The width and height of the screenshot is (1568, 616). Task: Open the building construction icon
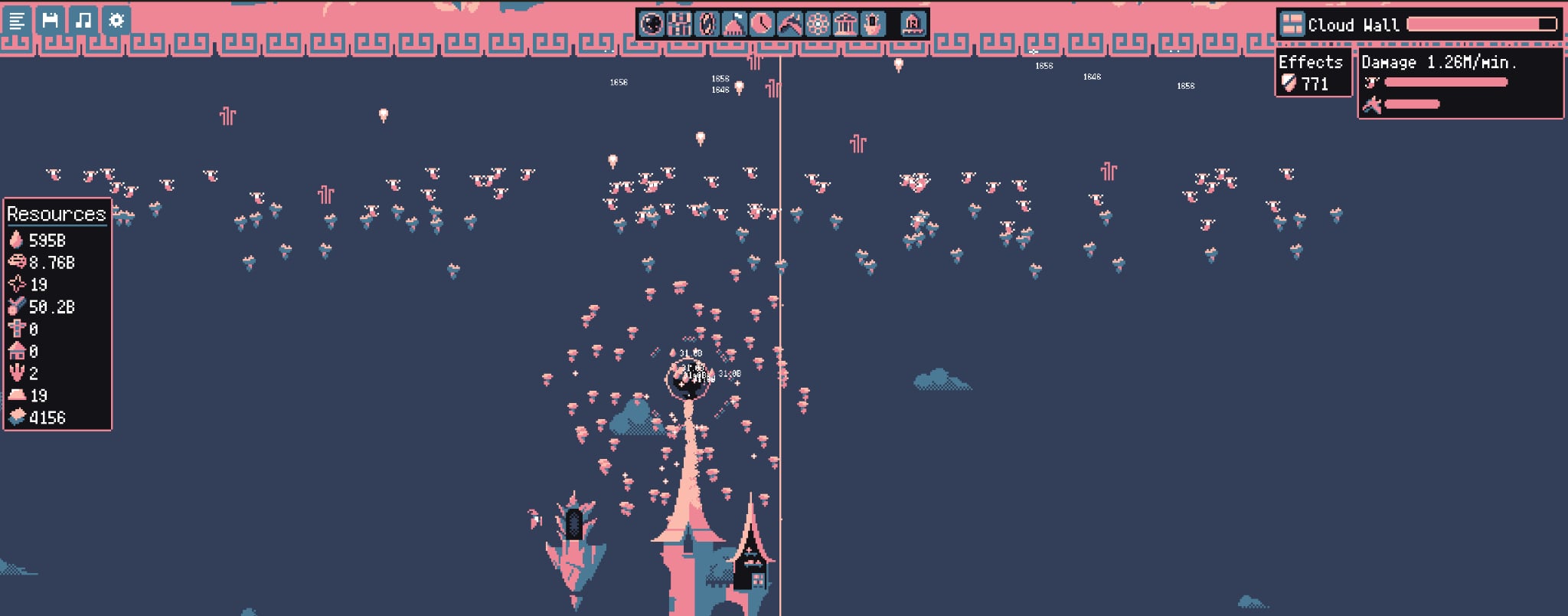tap(680, 24)
